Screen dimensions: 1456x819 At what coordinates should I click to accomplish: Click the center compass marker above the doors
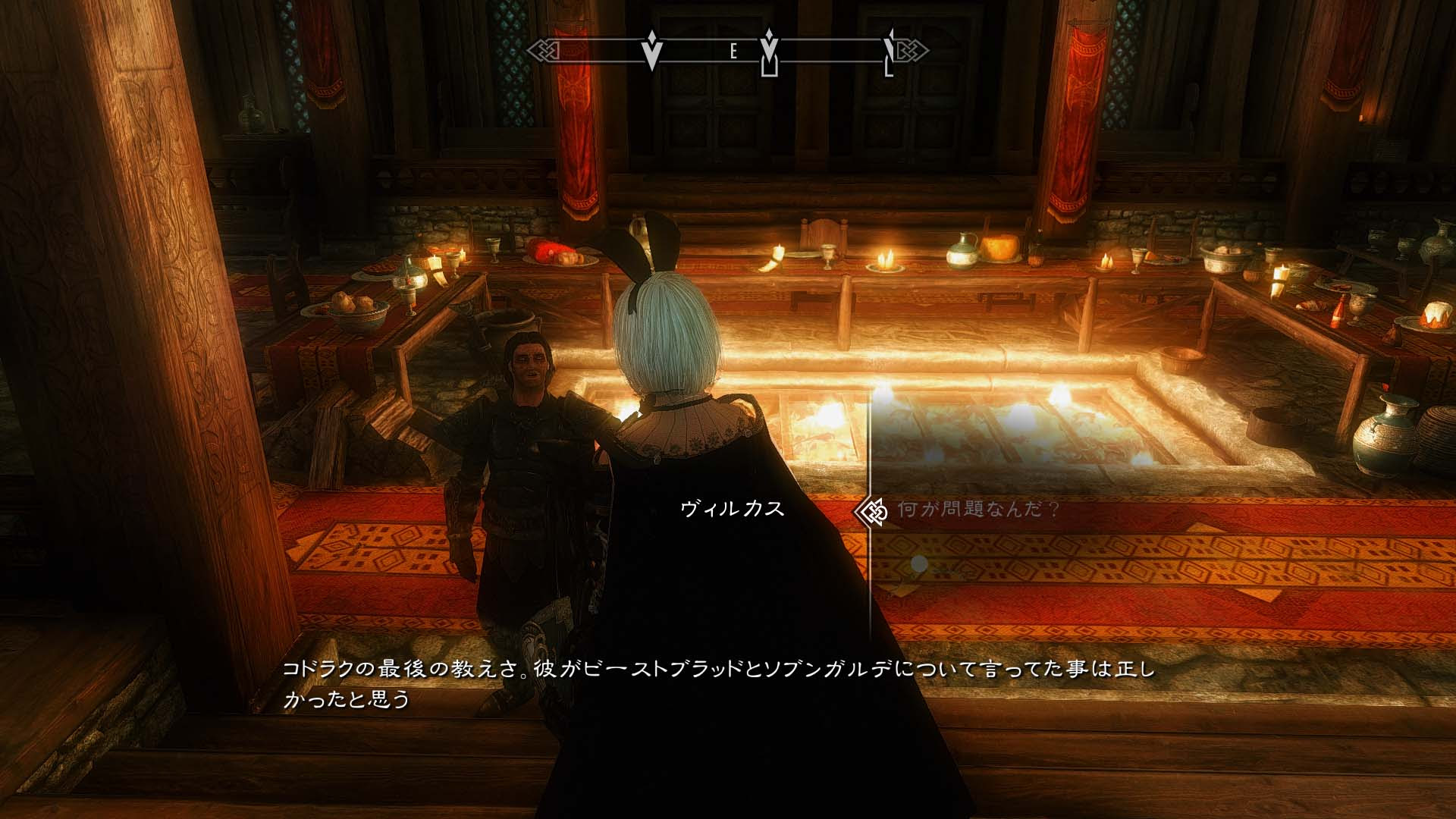pyautogui.click(x=770, y=53)
